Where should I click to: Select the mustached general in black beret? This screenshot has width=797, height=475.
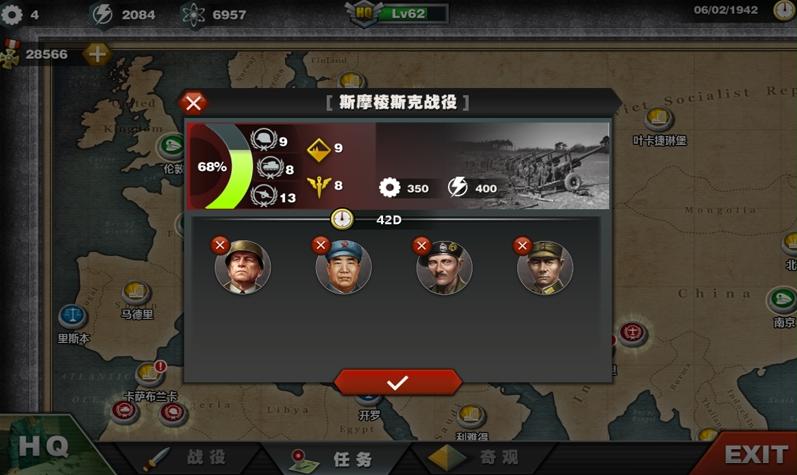pyautogui.click(x=445, y=267)
